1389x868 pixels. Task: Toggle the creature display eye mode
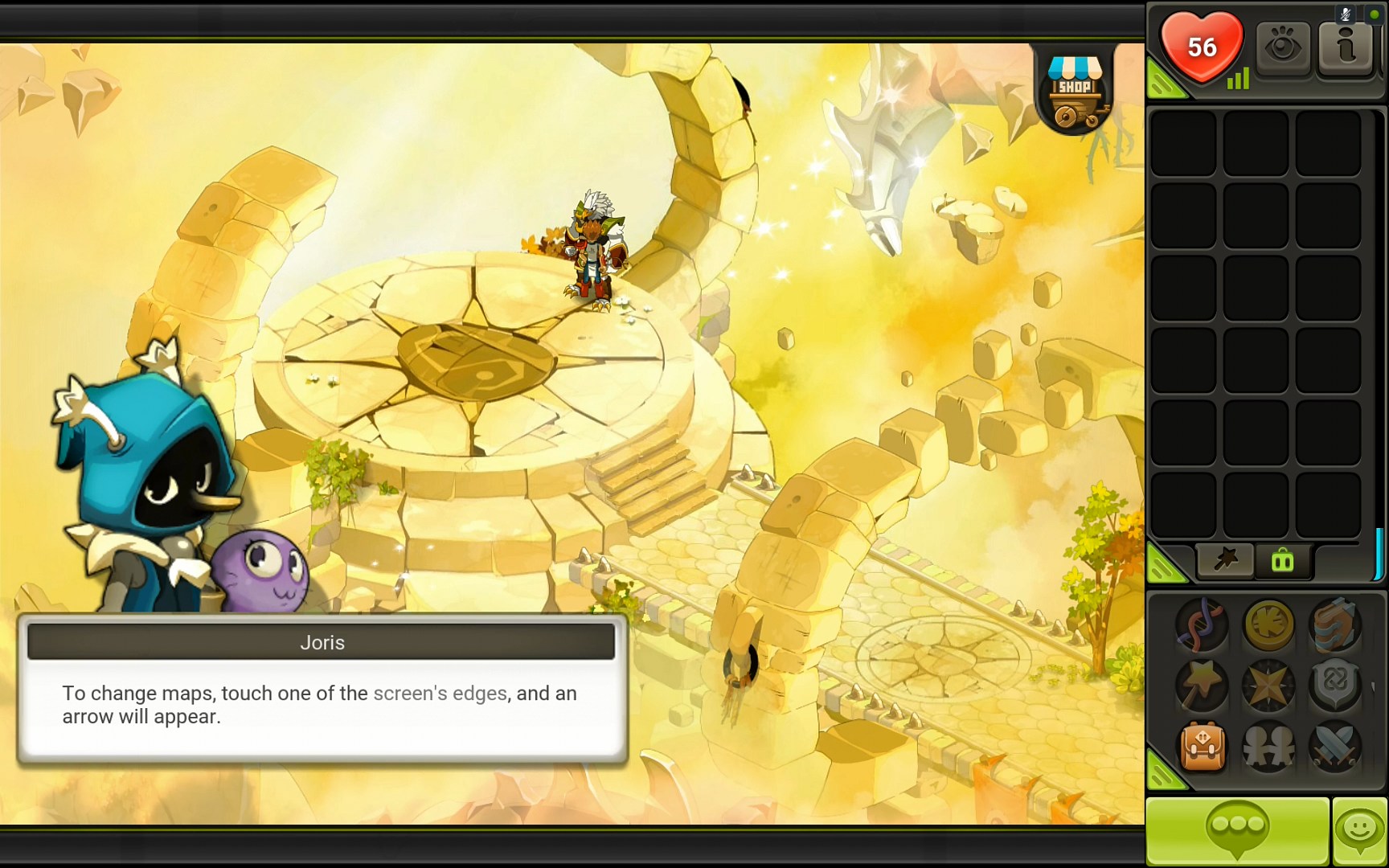point(1284,48)
